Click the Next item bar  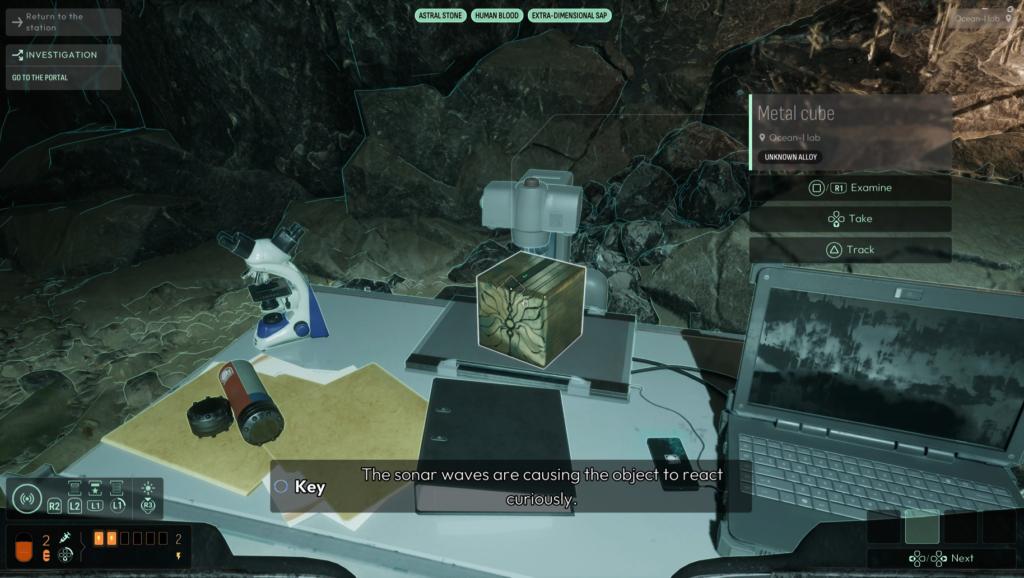click(x=941, y=558)
